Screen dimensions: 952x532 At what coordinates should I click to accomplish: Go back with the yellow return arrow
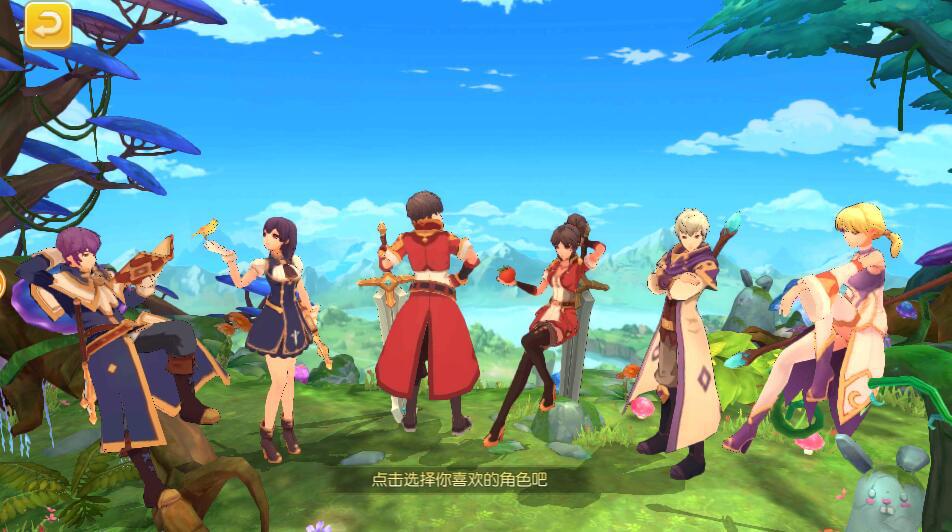(48, 25)
